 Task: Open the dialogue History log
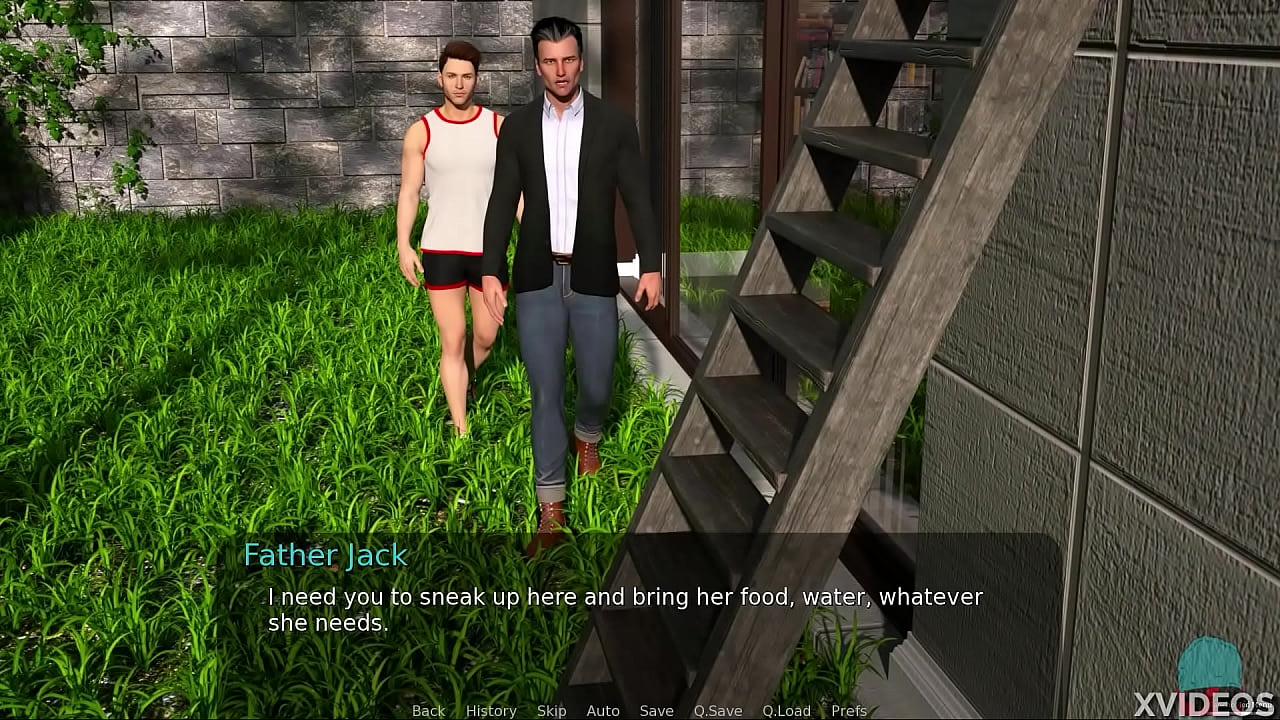[491, 710]
